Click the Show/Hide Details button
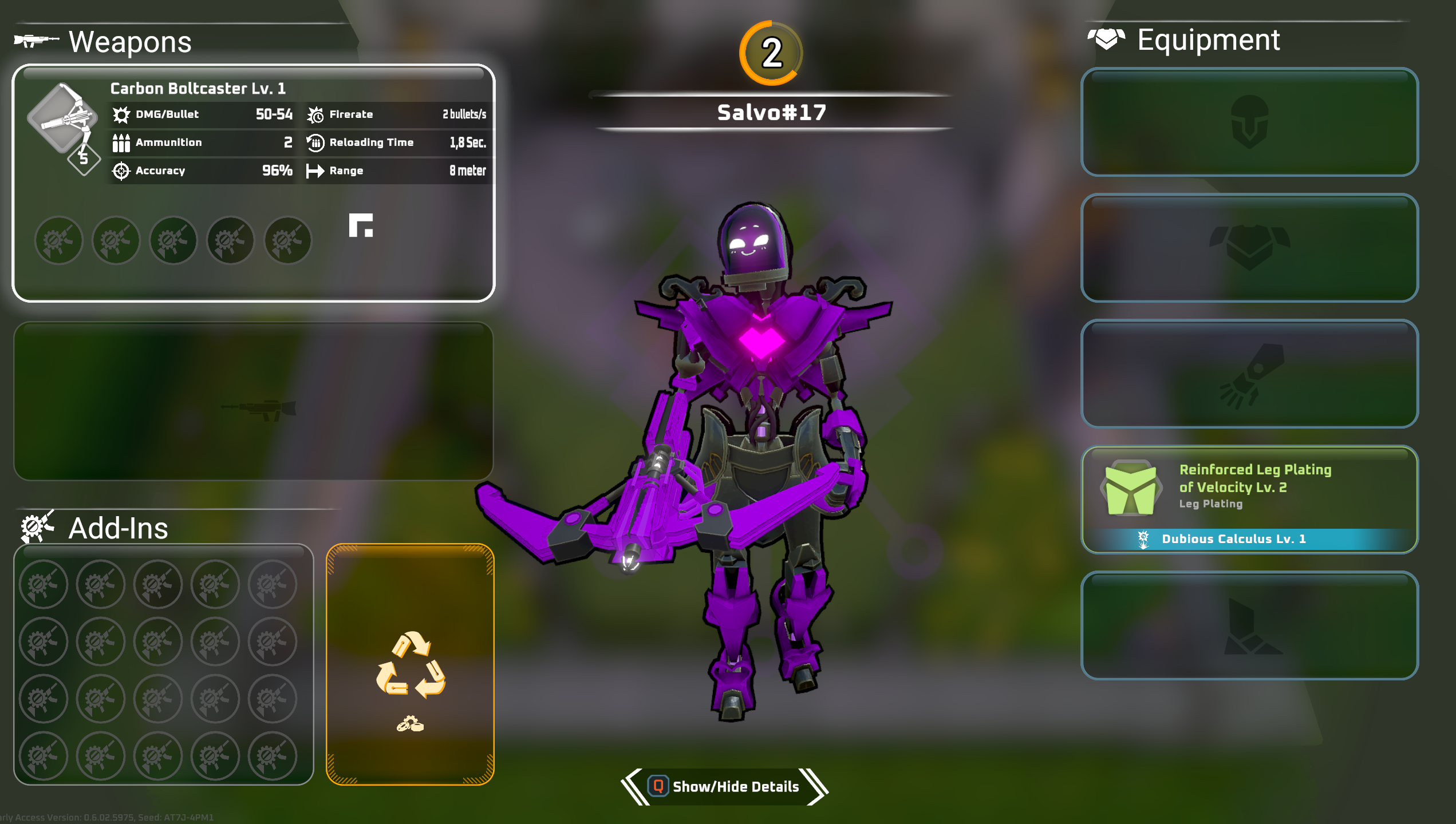The height and width of the screenshot is (824, 1456). [x=725, y=787]
